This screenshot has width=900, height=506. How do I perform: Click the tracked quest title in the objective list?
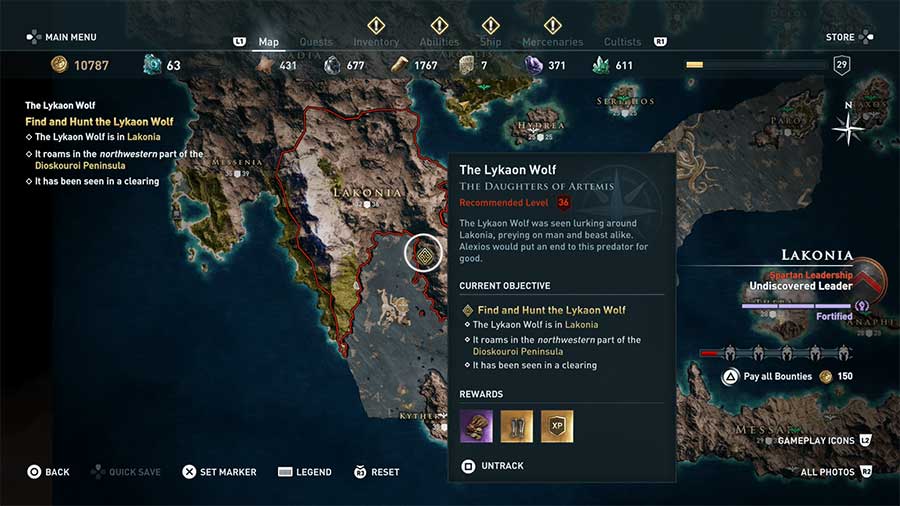(x=99, y=122)
